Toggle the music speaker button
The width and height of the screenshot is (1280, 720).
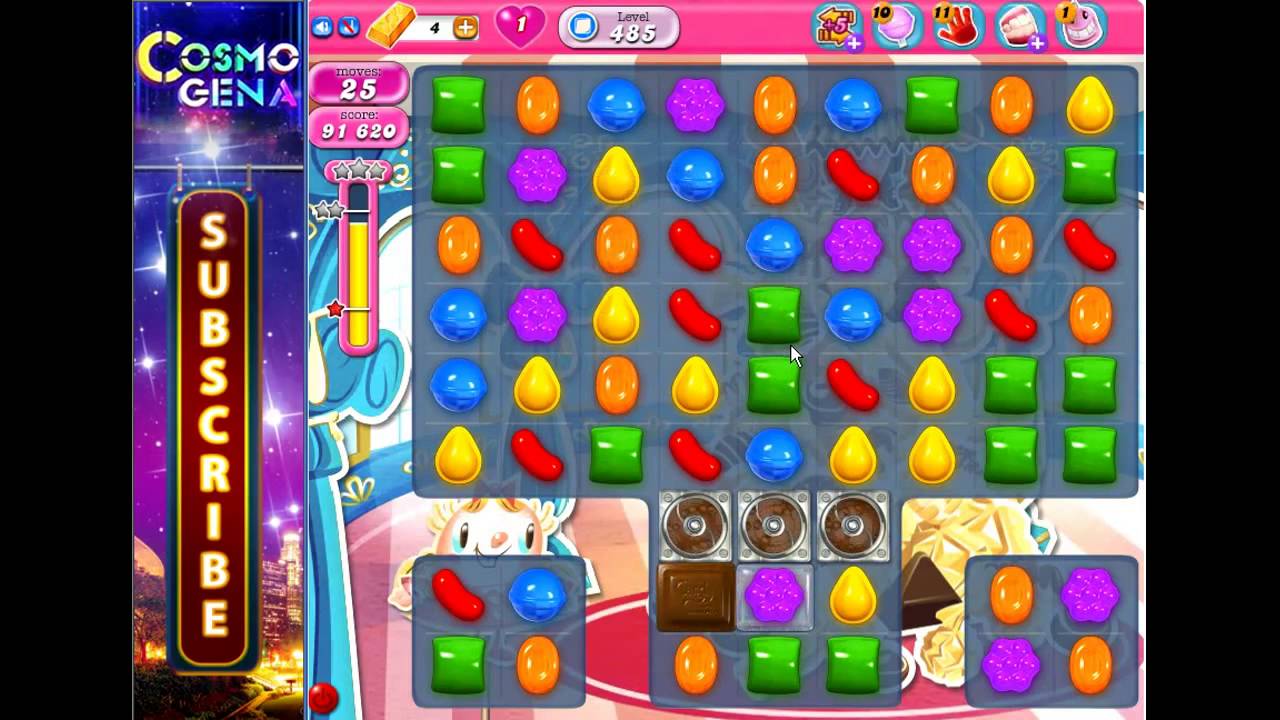tap(322, 25)
